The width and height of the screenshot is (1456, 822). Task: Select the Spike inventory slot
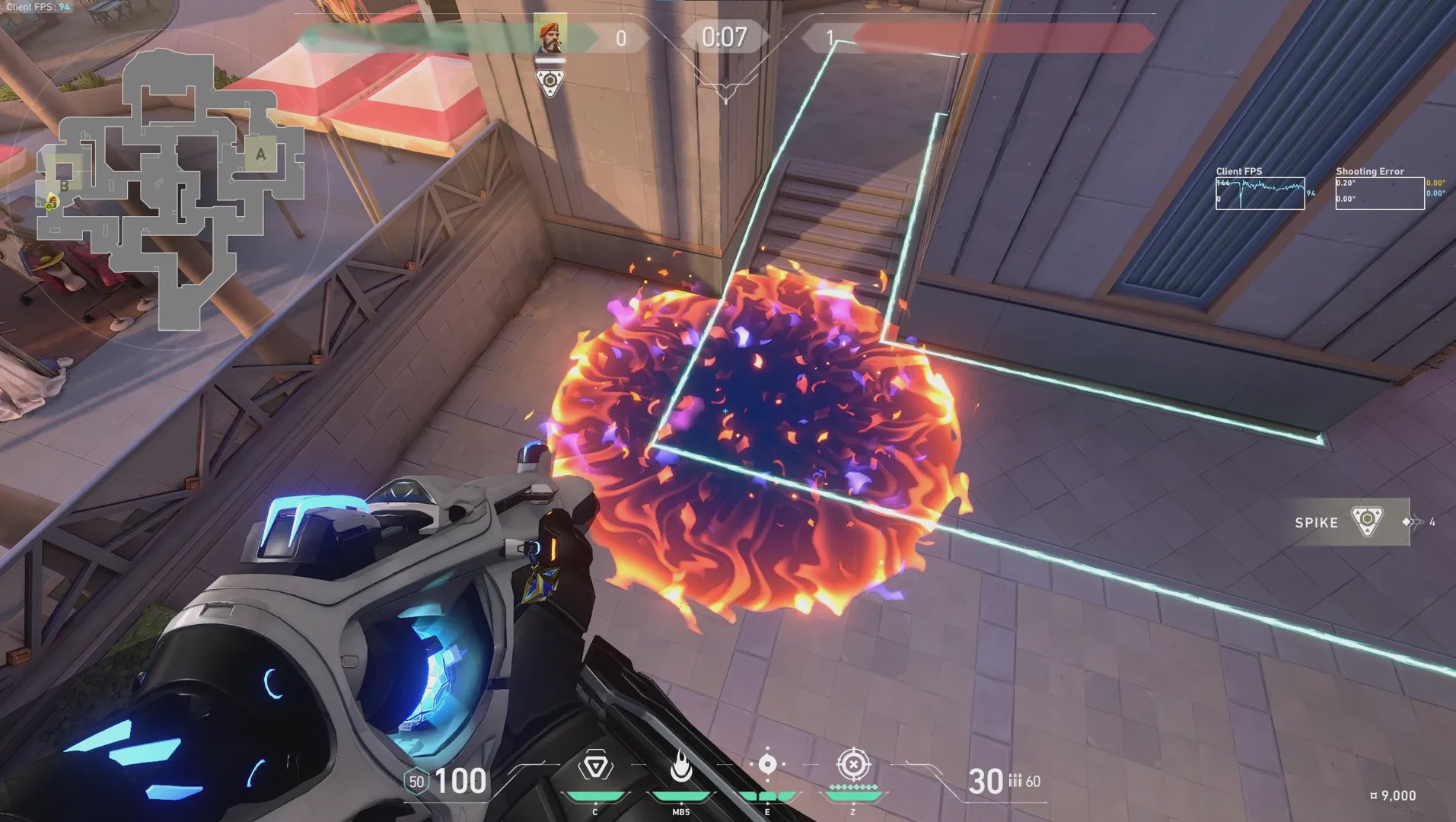pos(1344,522)
